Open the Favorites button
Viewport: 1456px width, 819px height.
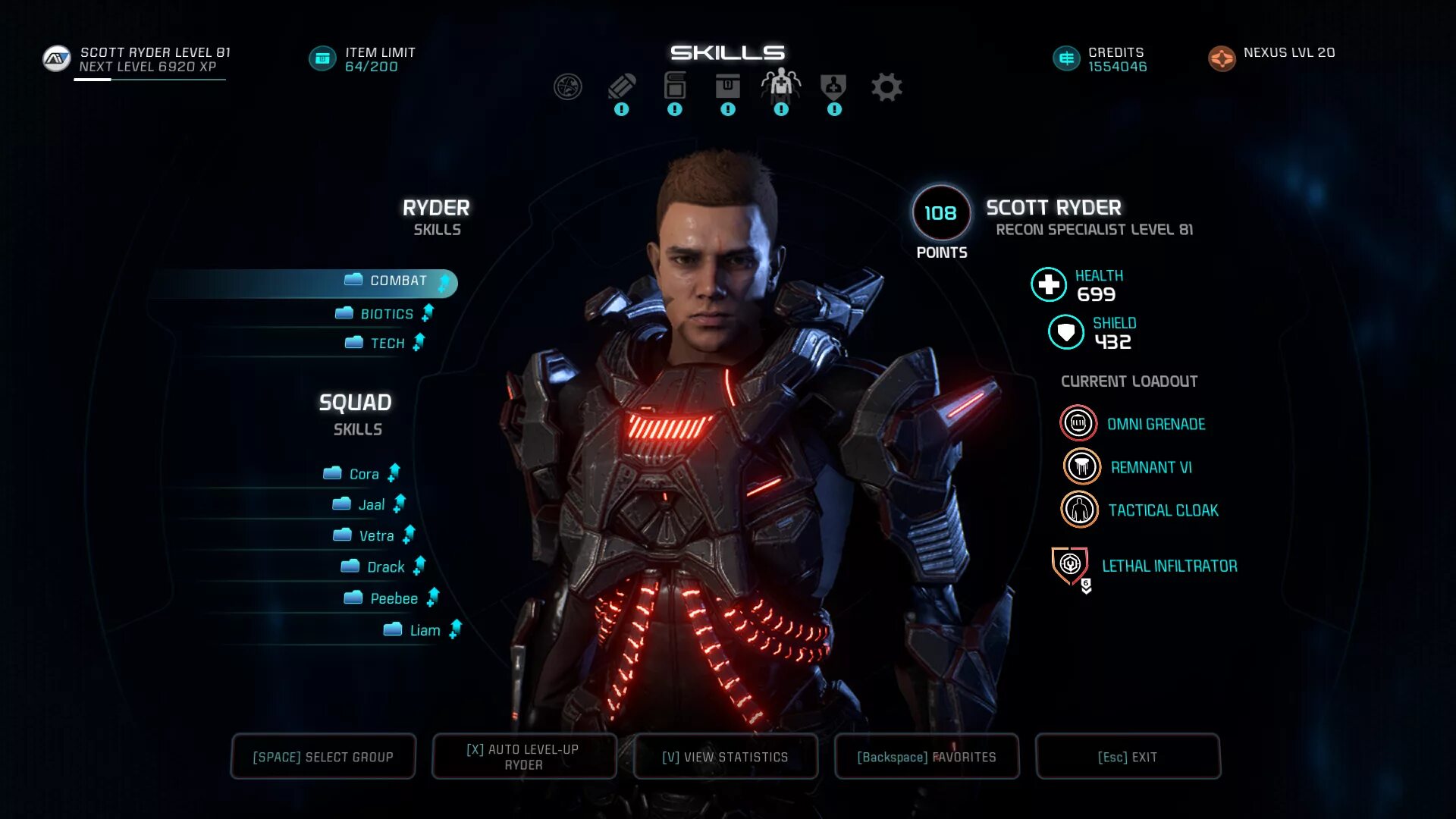coord(926,757)
